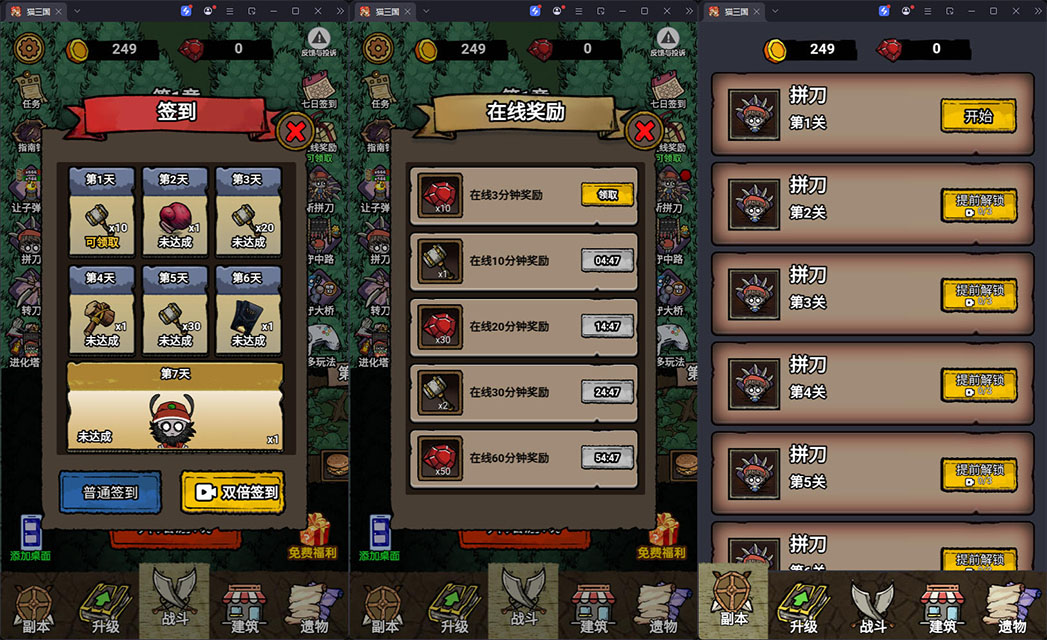Select the 第6天 black armor reward tile
This screenshot has width=1047, height=640.
pos(248,310)
